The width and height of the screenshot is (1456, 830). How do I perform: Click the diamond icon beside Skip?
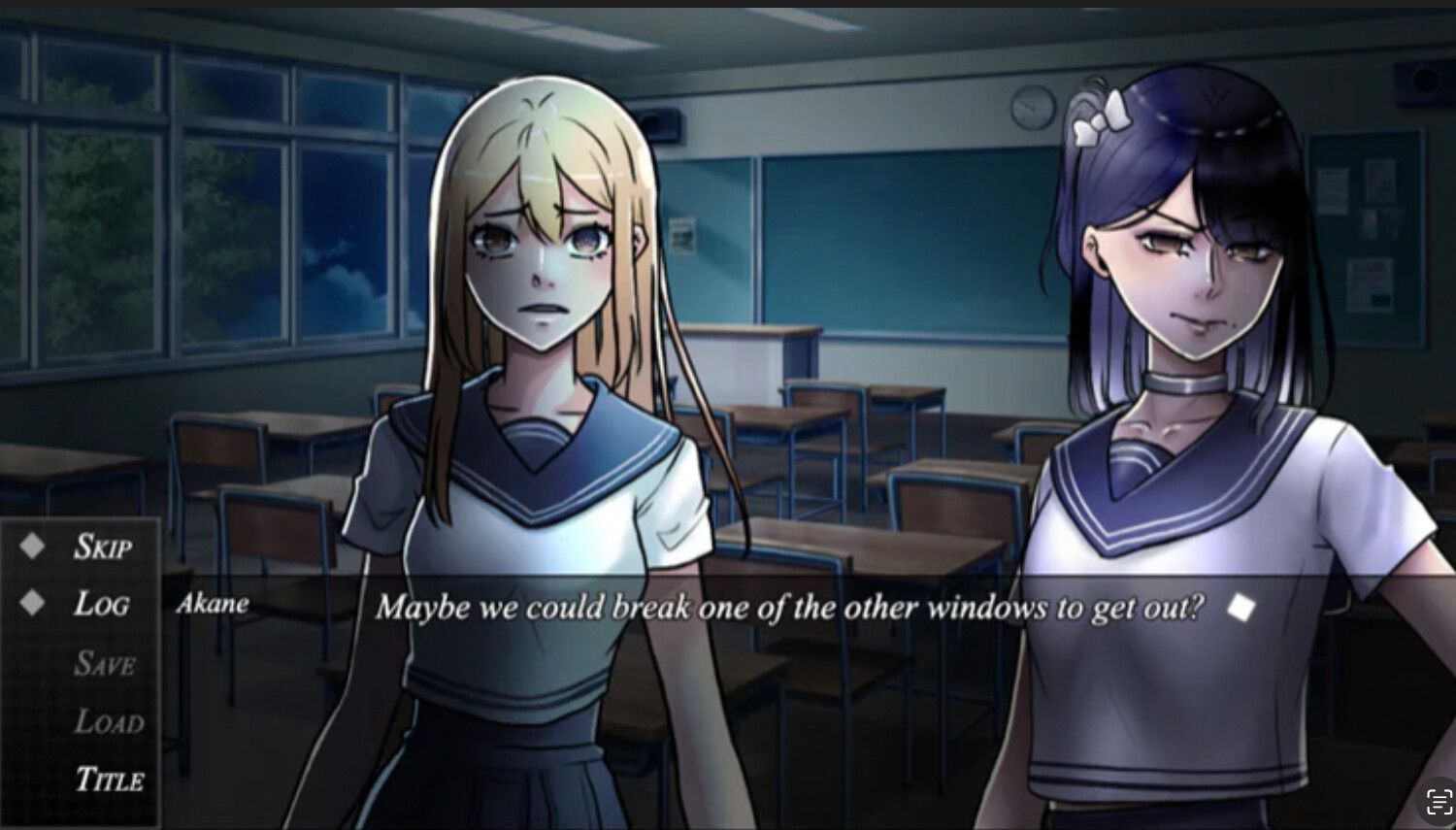[32, 545]
